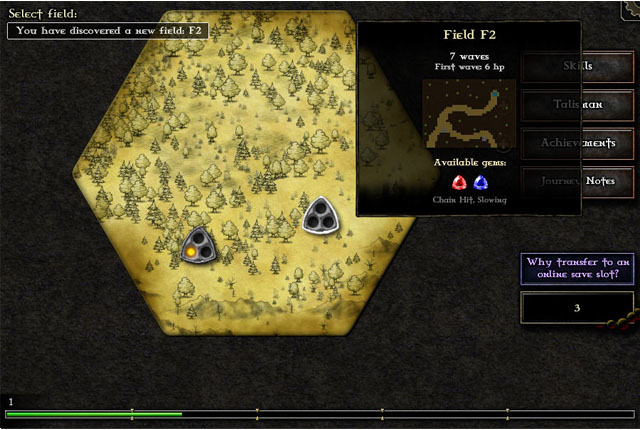This screenshot has height=430, width=640.
Task: Click the Field F2 preview map thumbnail
Action: click(x=469, y=114)
